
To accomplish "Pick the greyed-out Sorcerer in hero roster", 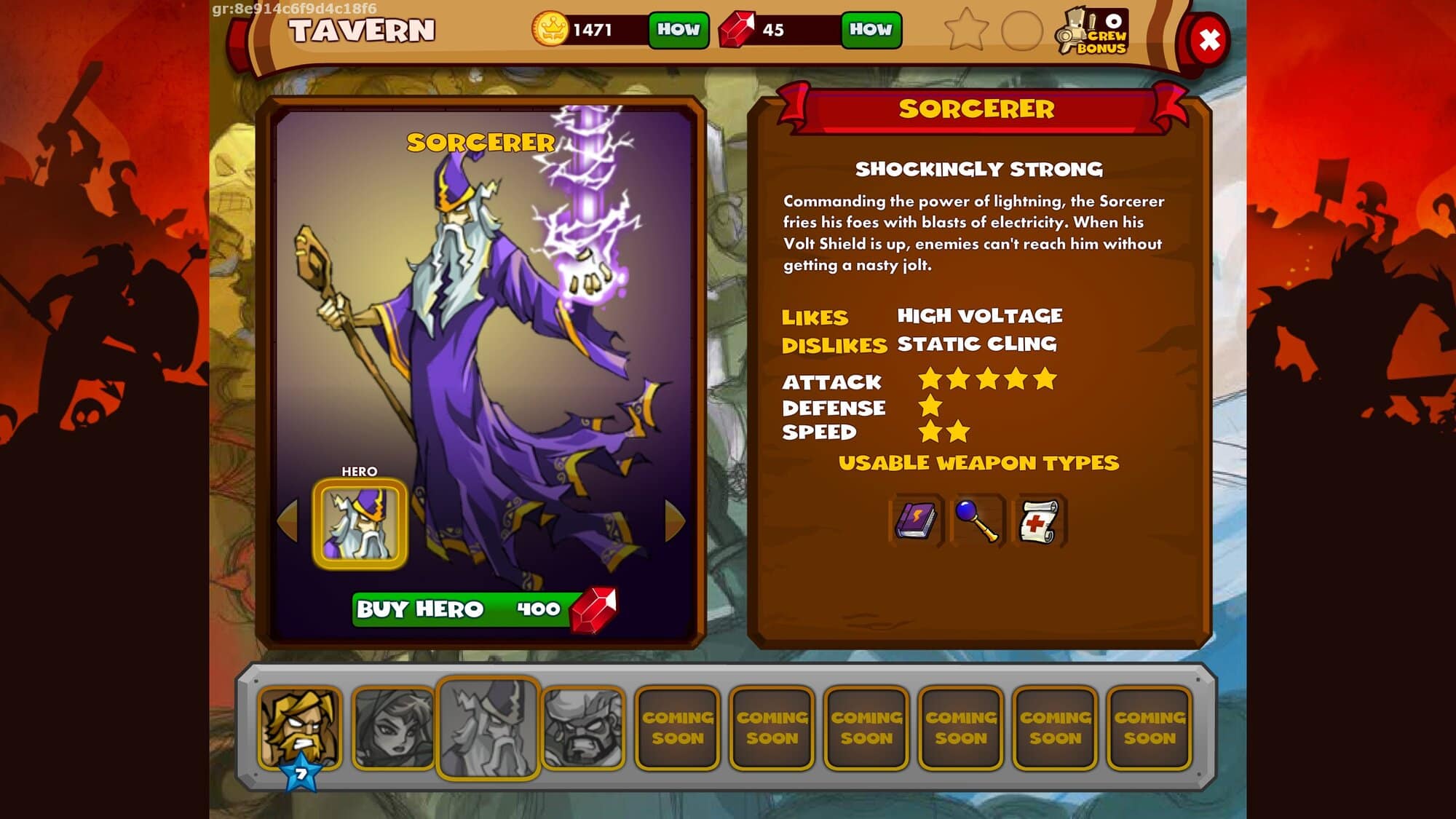I will (488, 727).
